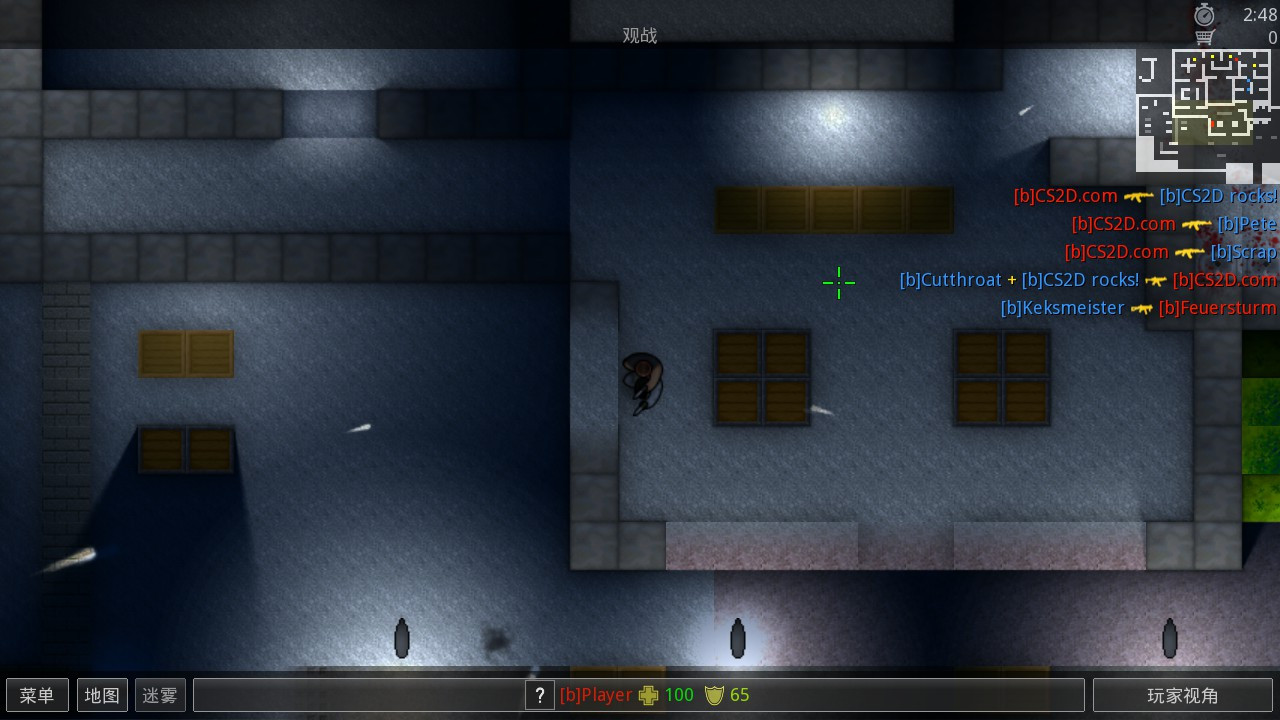Screen dimensions: 1280x720
Task: Click the minimap in the top-right corner
Action: click(x=1205, y=110)
